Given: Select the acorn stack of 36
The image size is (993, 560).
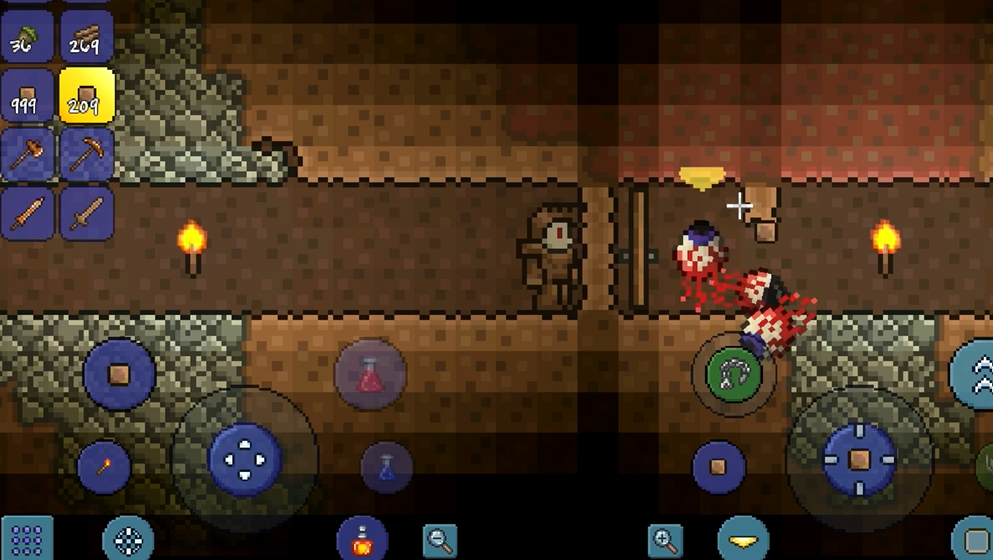Looking at the screenshot, I should (x=27, y=35).
